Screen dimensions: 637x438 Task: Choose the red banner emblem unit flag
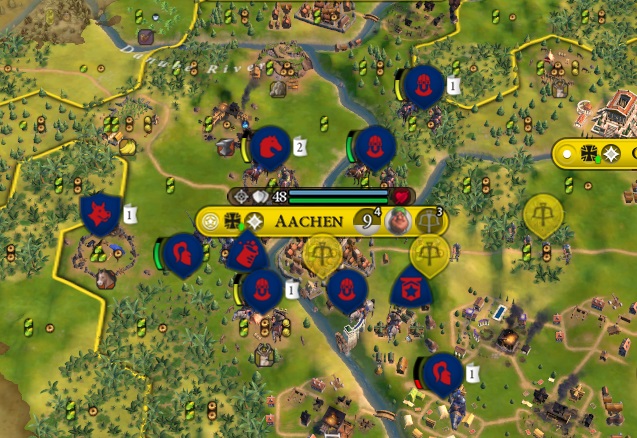click(411, 289)
